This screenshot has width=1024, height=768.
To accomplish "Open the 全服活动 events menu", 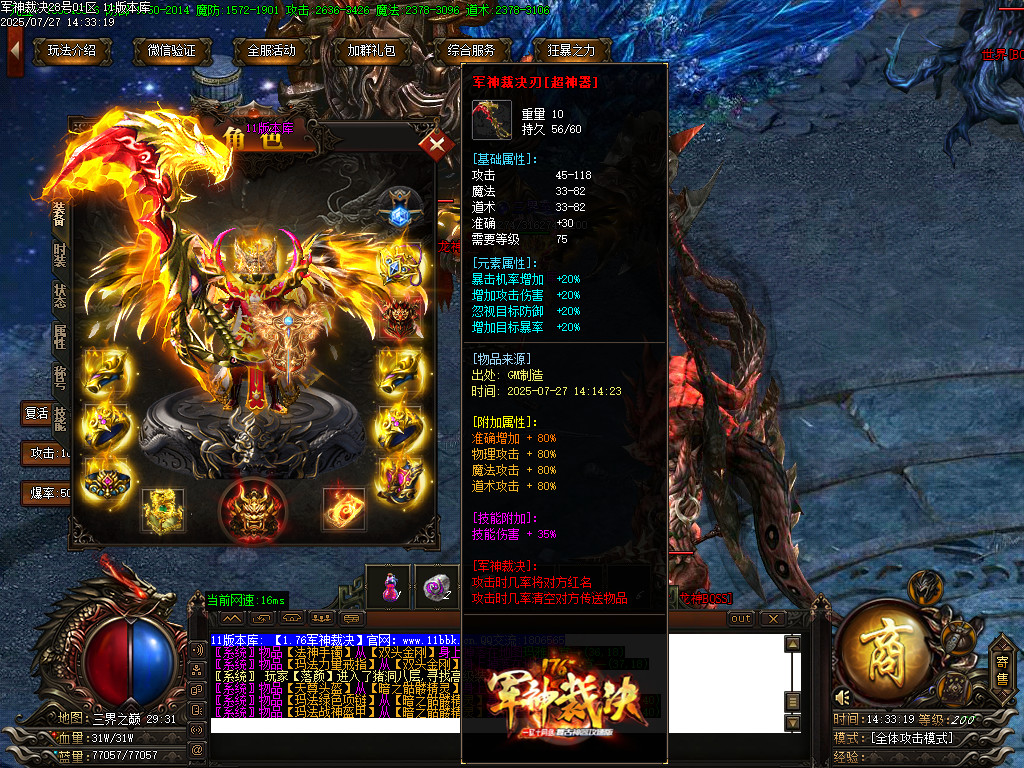I will pyautogui.click(x=271, y=50).
